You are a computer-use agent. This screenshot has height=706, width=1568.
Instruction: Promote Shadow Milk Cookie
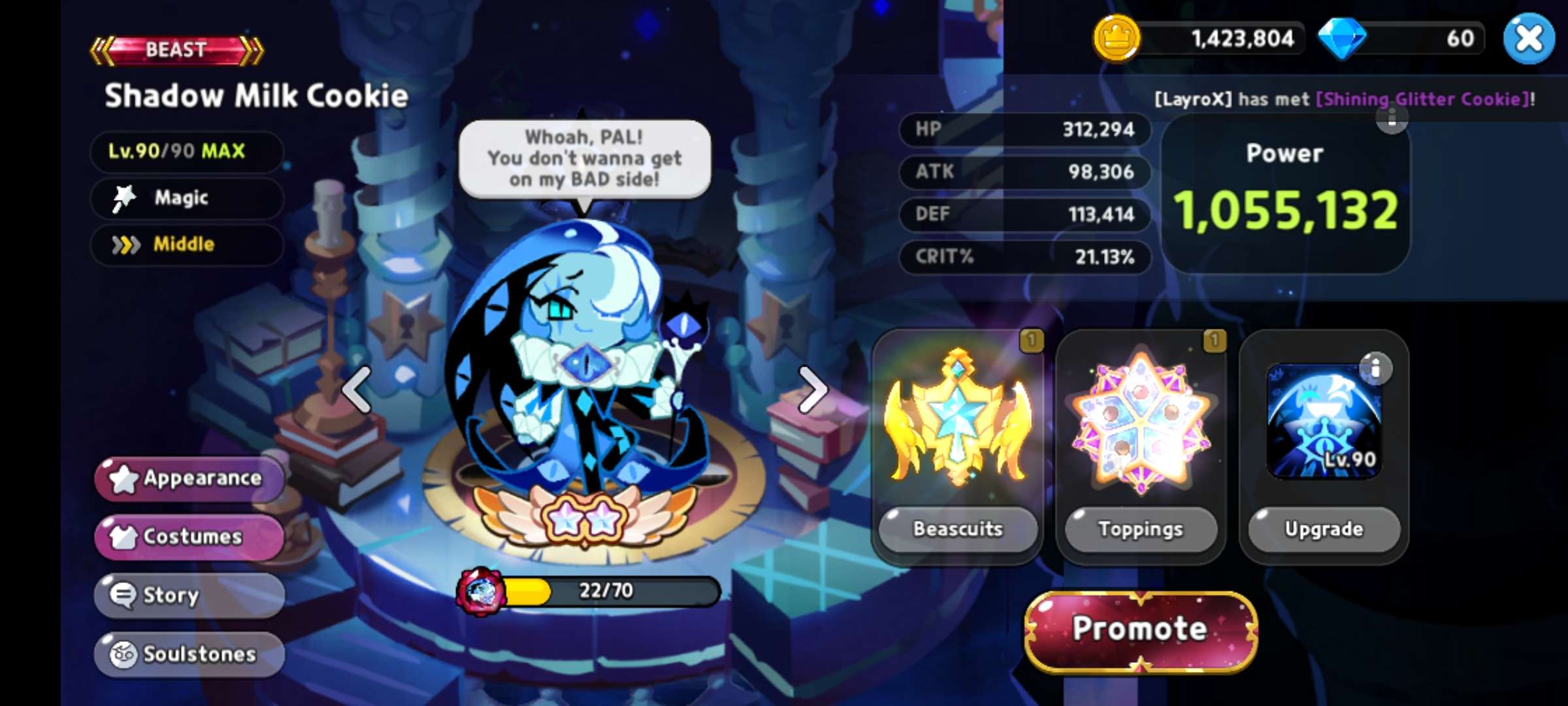pyautogui.click(x=1140, y=630)
